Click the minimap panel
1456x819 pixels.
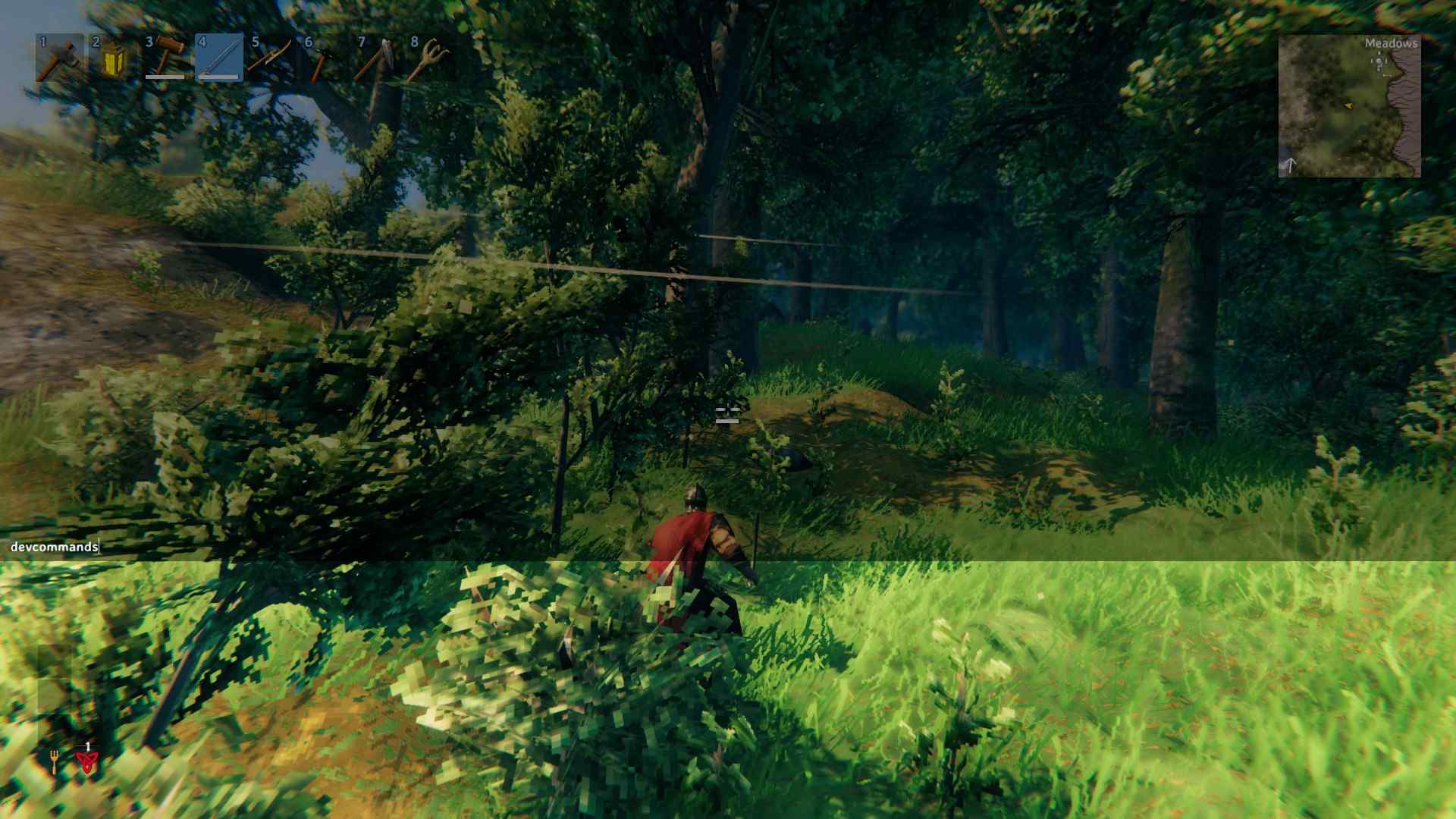coord(1350,106)
